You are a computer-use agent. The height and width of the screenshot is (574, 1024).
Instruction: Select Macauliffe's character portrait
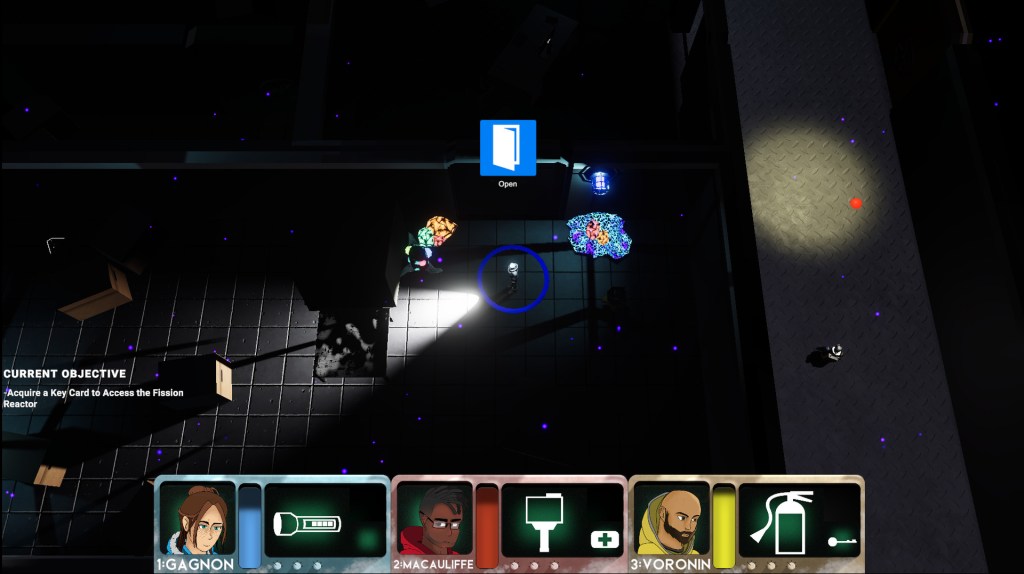pos(434,519)
